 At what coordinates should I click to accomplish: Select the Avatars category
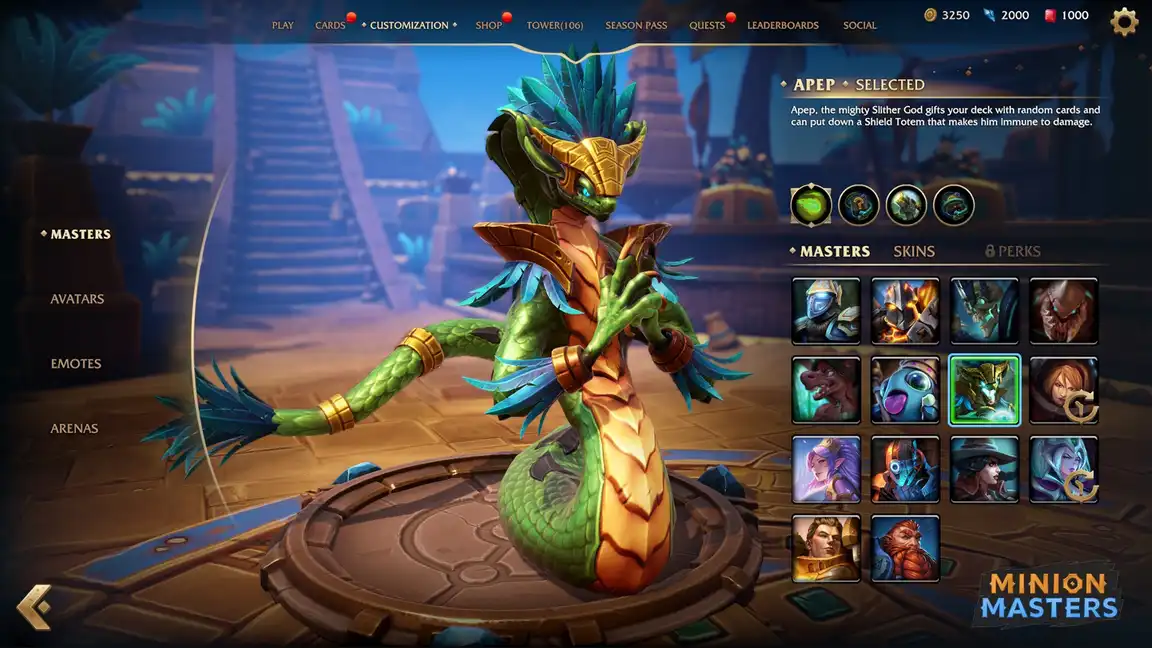pos(77,299)
